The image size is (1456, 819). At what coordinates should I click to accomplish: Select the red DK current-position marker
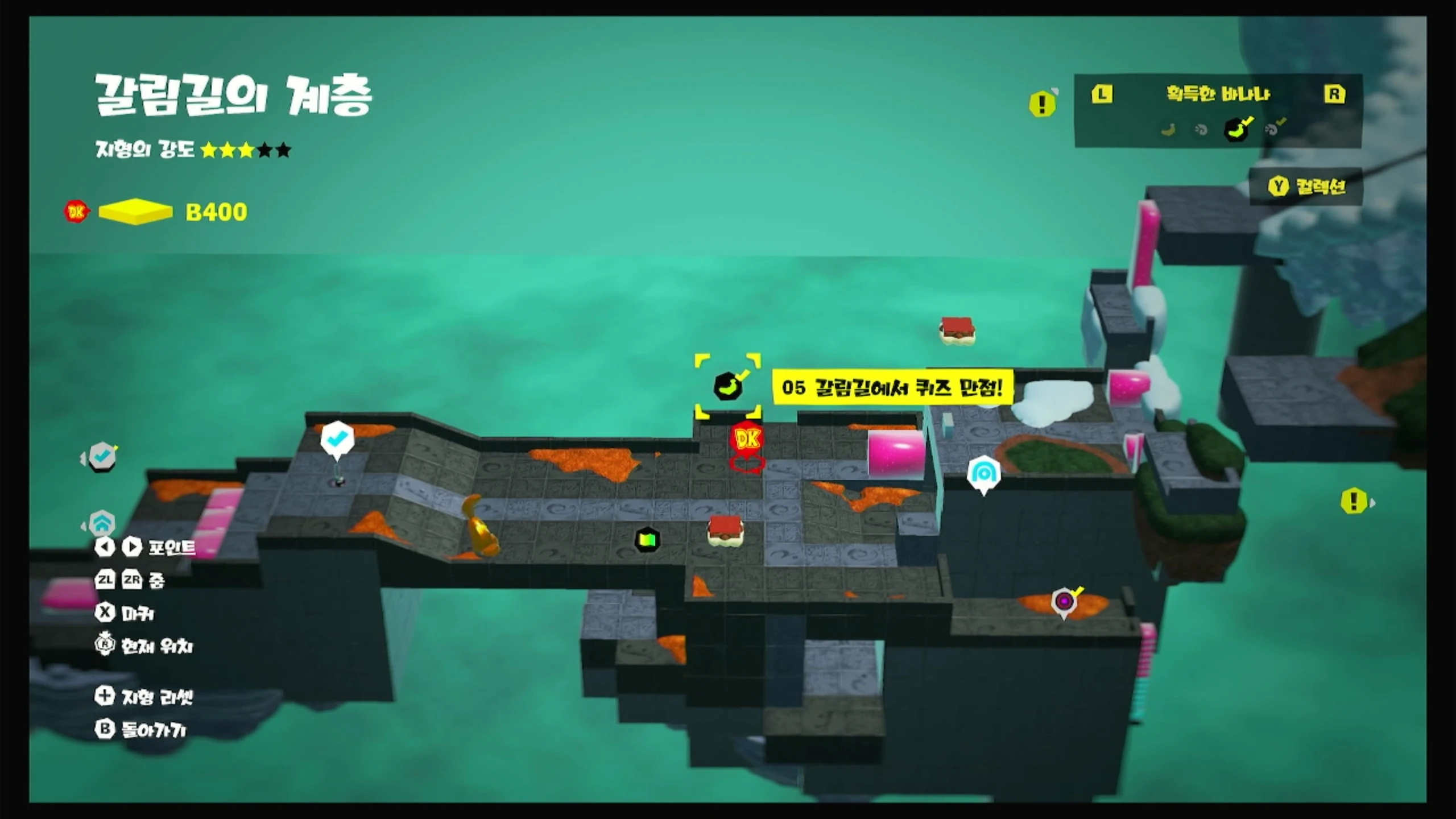pos(747,440)
